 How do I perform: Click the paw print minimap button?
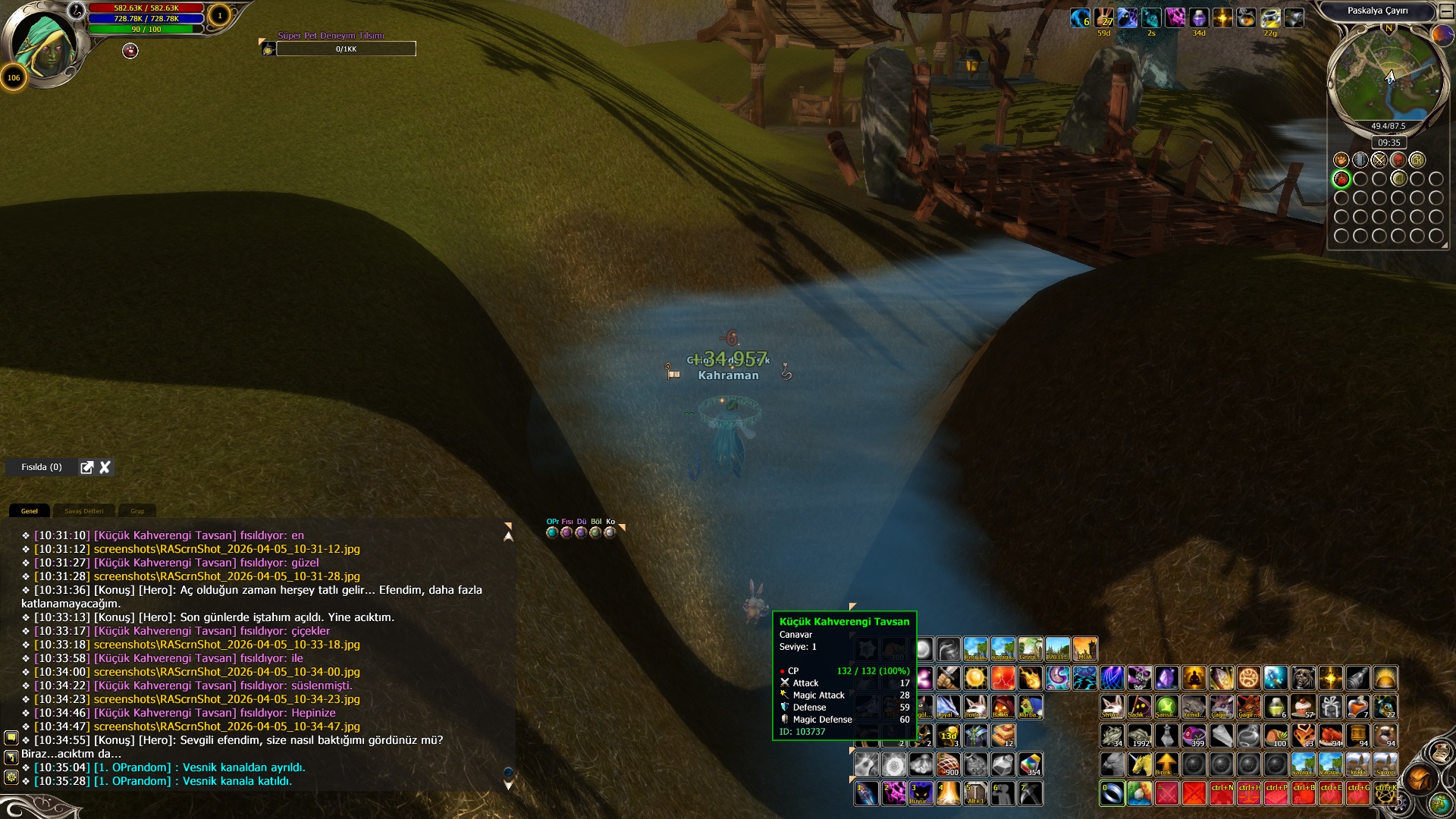(1341, 160)
